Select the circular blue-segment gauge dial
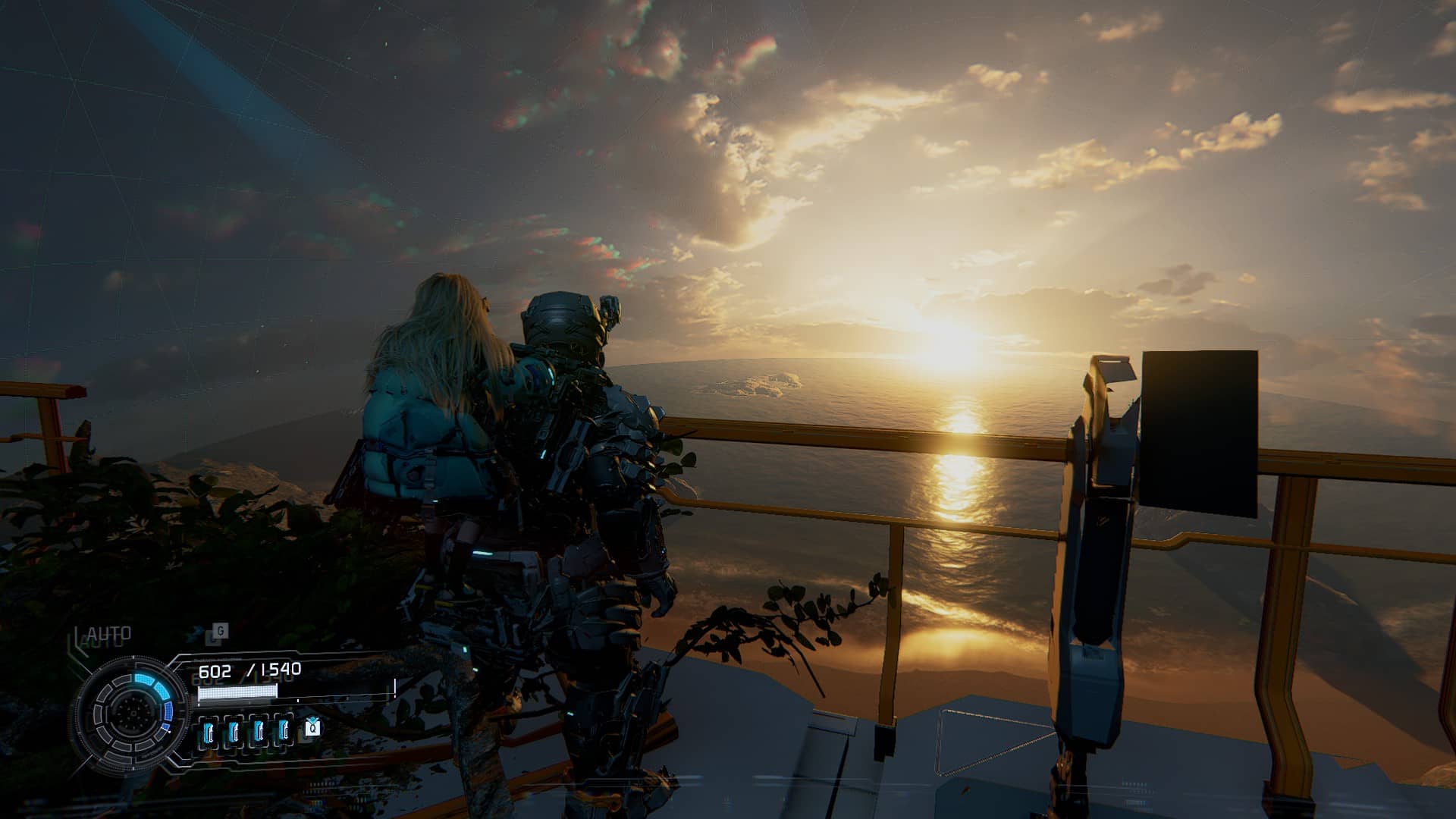 point(131,711)
